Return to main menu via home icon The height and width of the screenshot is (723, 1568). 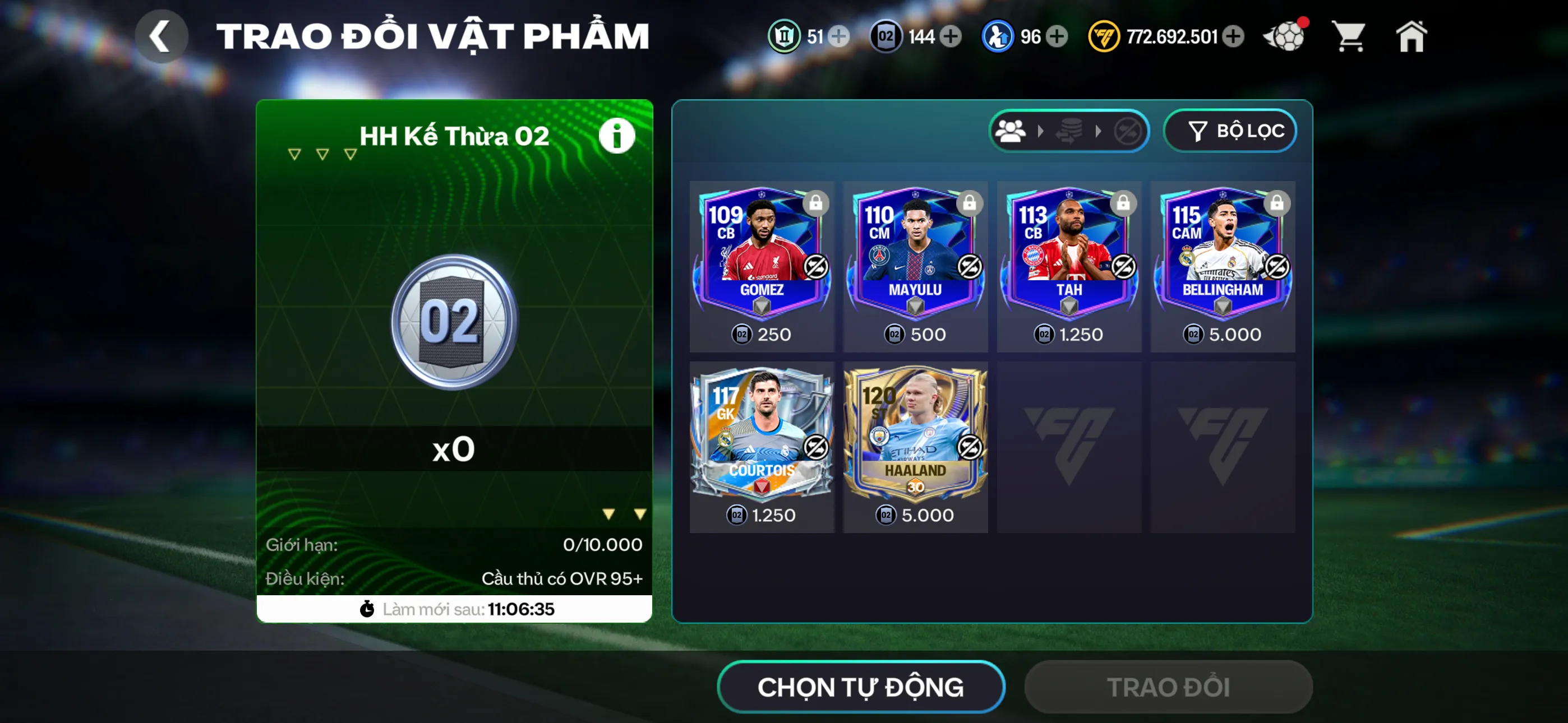click(x=1413, y=36)
